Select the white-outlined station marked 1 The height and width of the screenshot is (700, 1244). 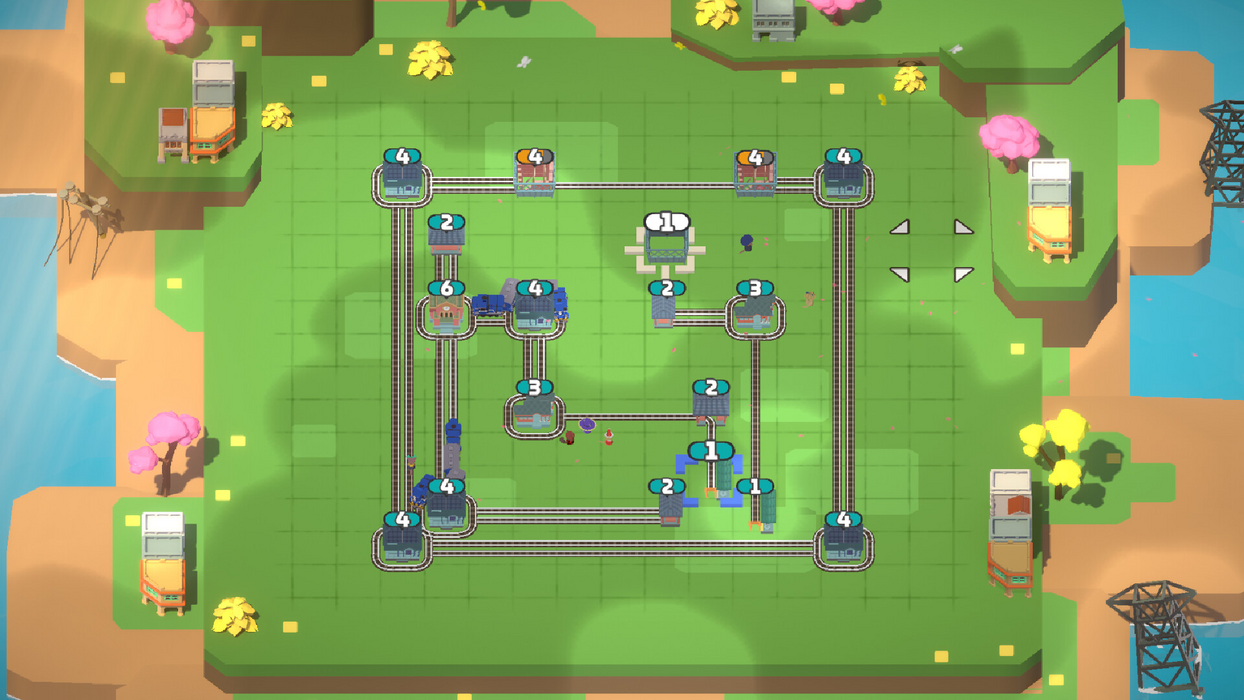coord(667,245)
